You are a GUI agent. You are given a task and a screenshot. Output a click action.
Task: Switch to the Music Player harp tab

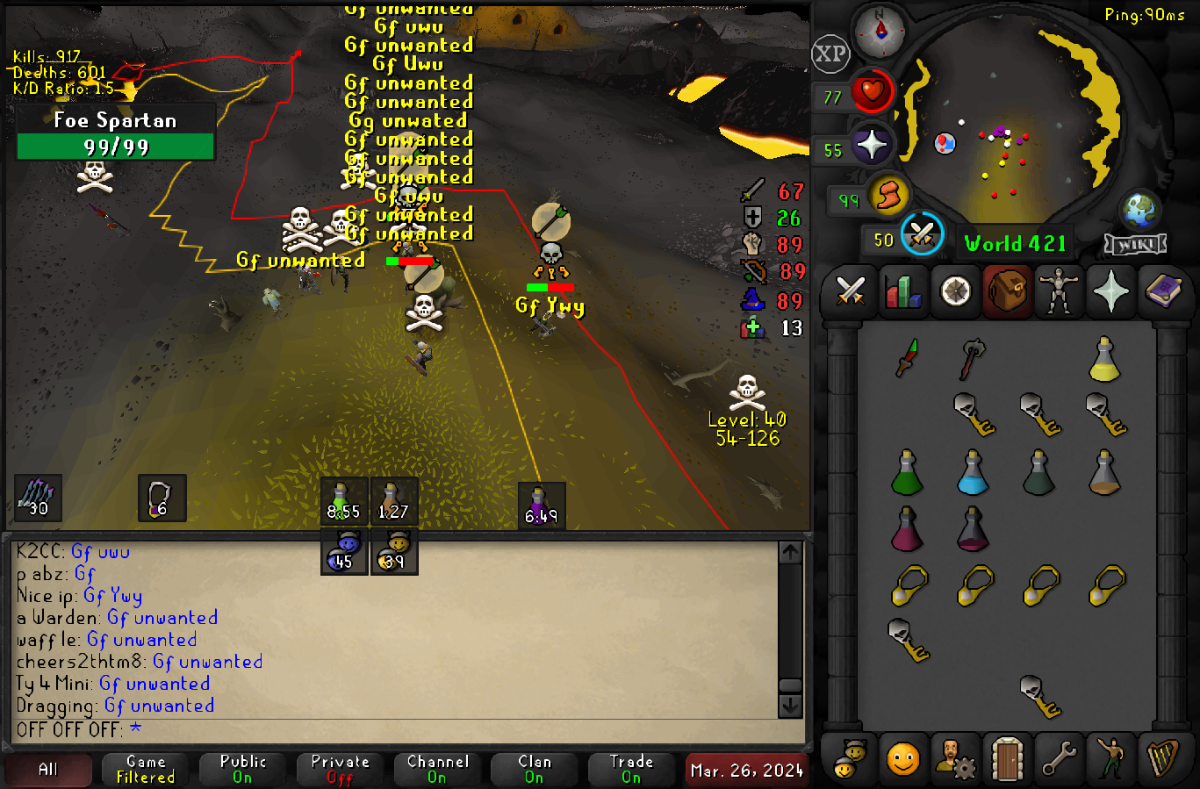(1161, 758)
